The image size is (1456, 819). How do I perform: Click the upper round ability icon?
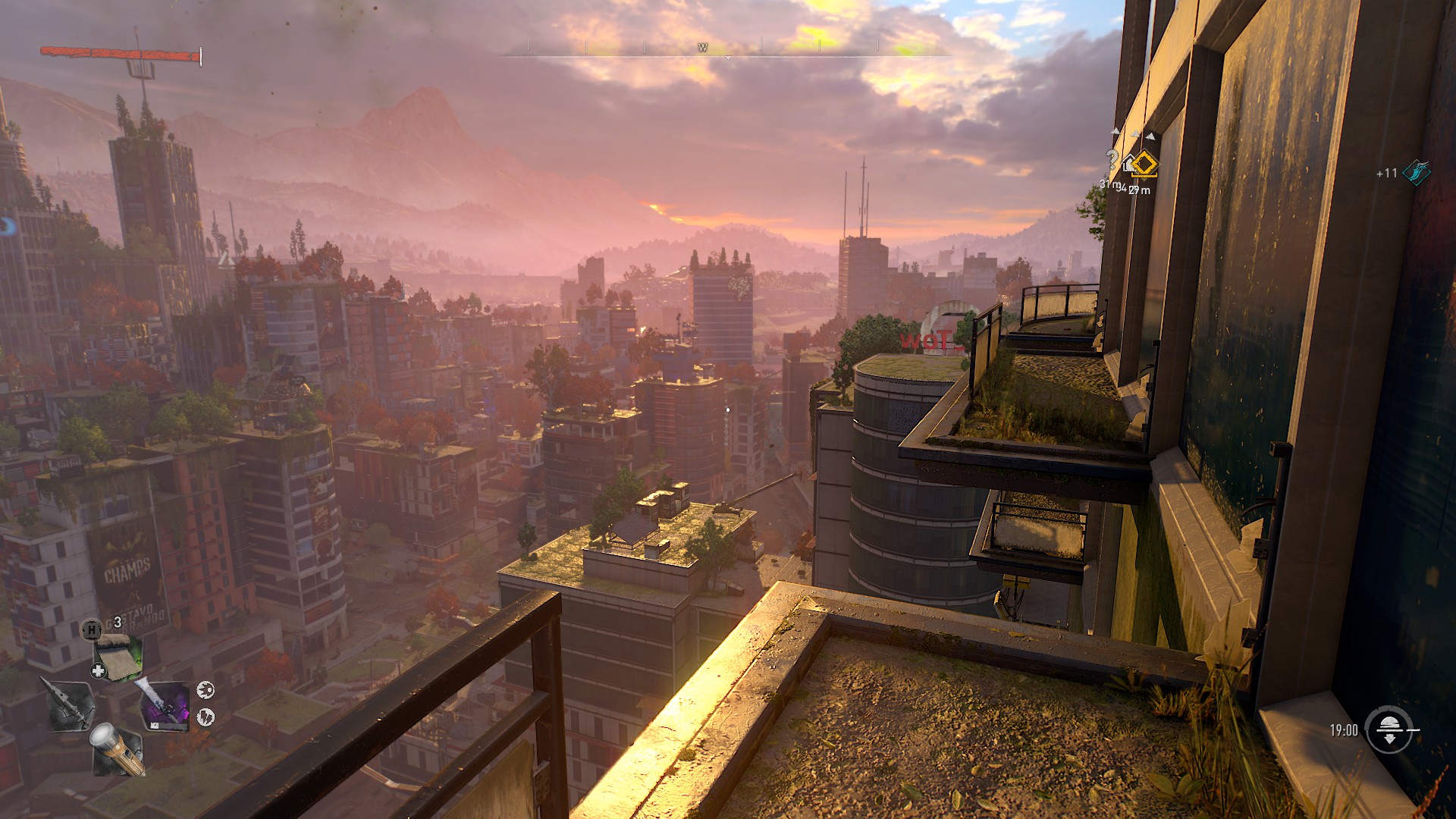(206, 689)
